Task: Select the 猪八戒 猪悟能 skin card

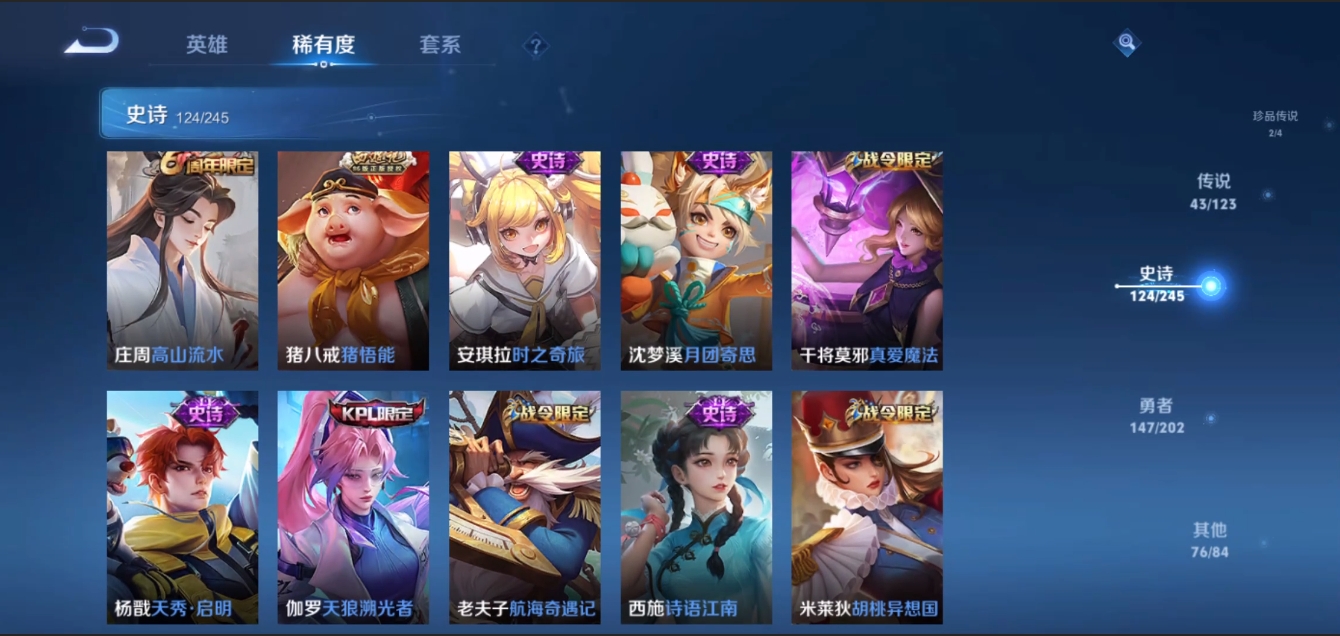Action: (353, 261)
